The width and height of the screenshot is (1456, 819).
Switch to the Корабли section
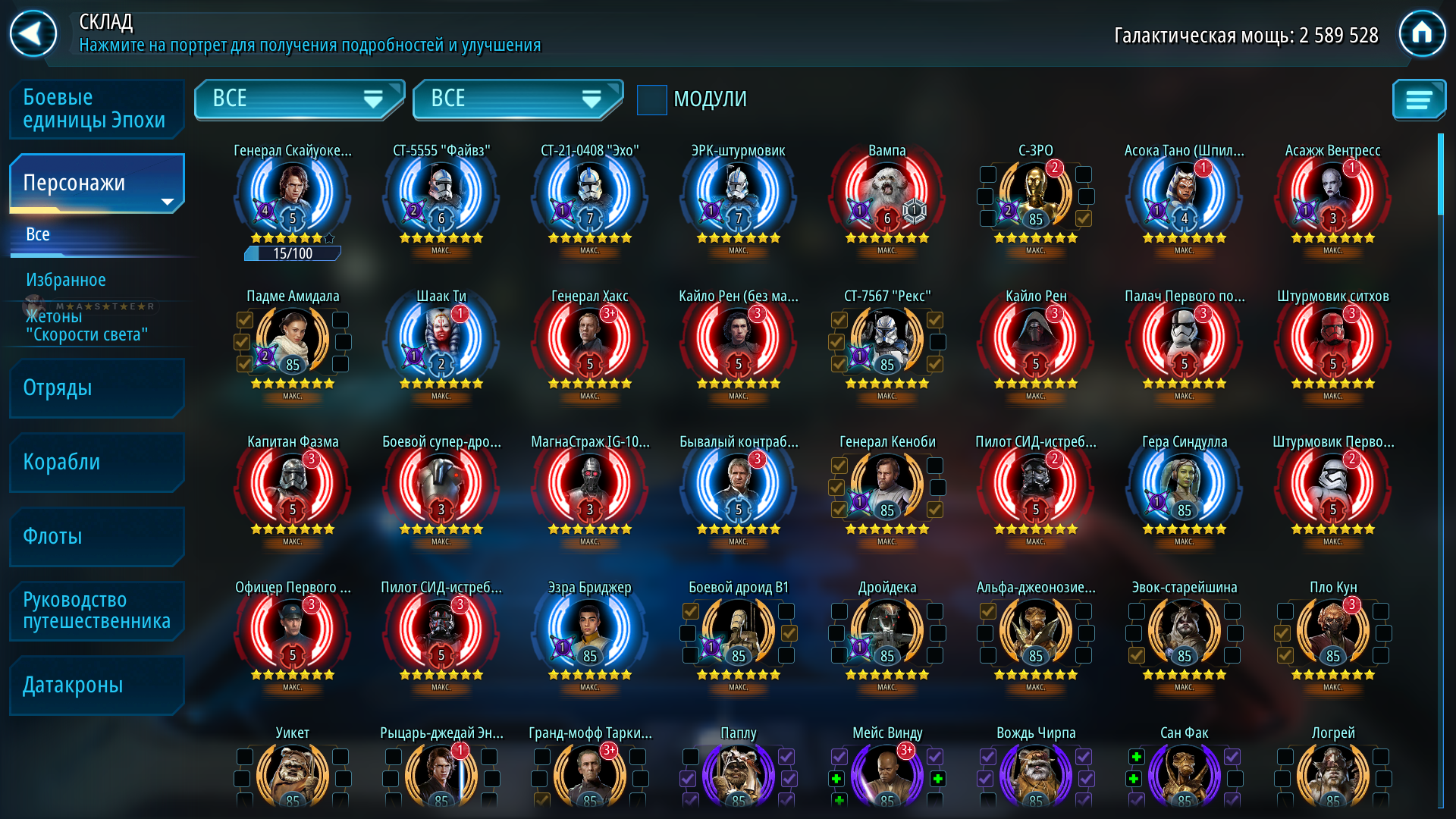(x=96, y=462)
